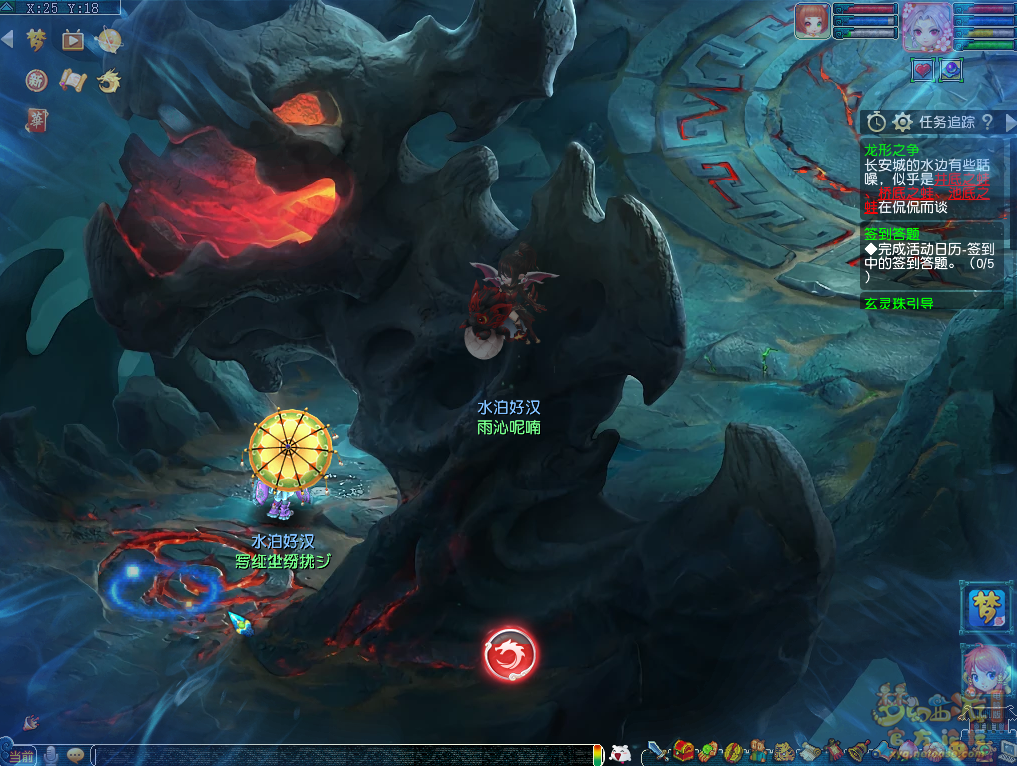Image resolution: width=1017 pixels, height=766 pixels.
Task: Click the purple orb buff icon
Action: (x=951, y=70)
